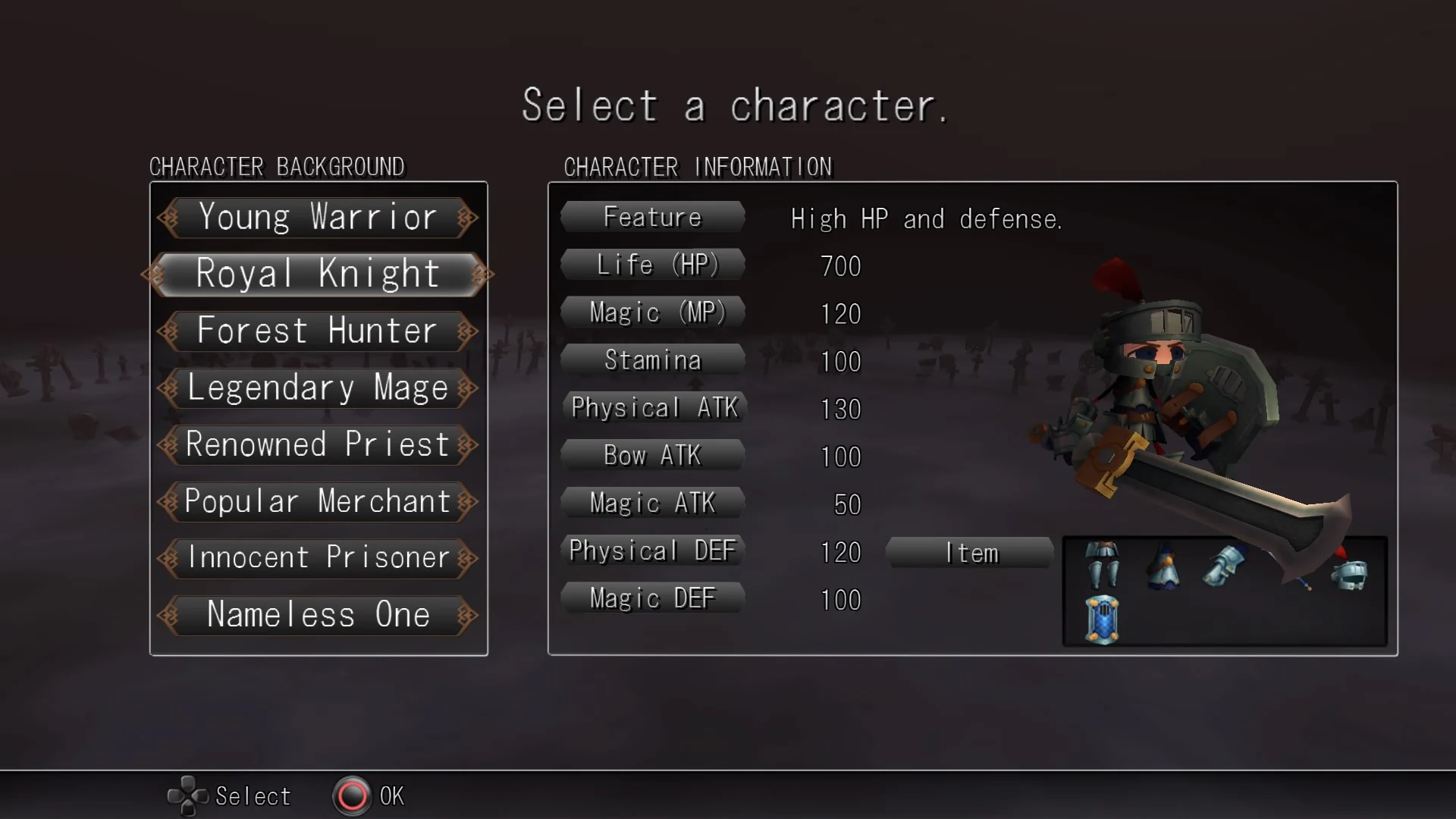Select the Nameless One background

click(318, 616)
